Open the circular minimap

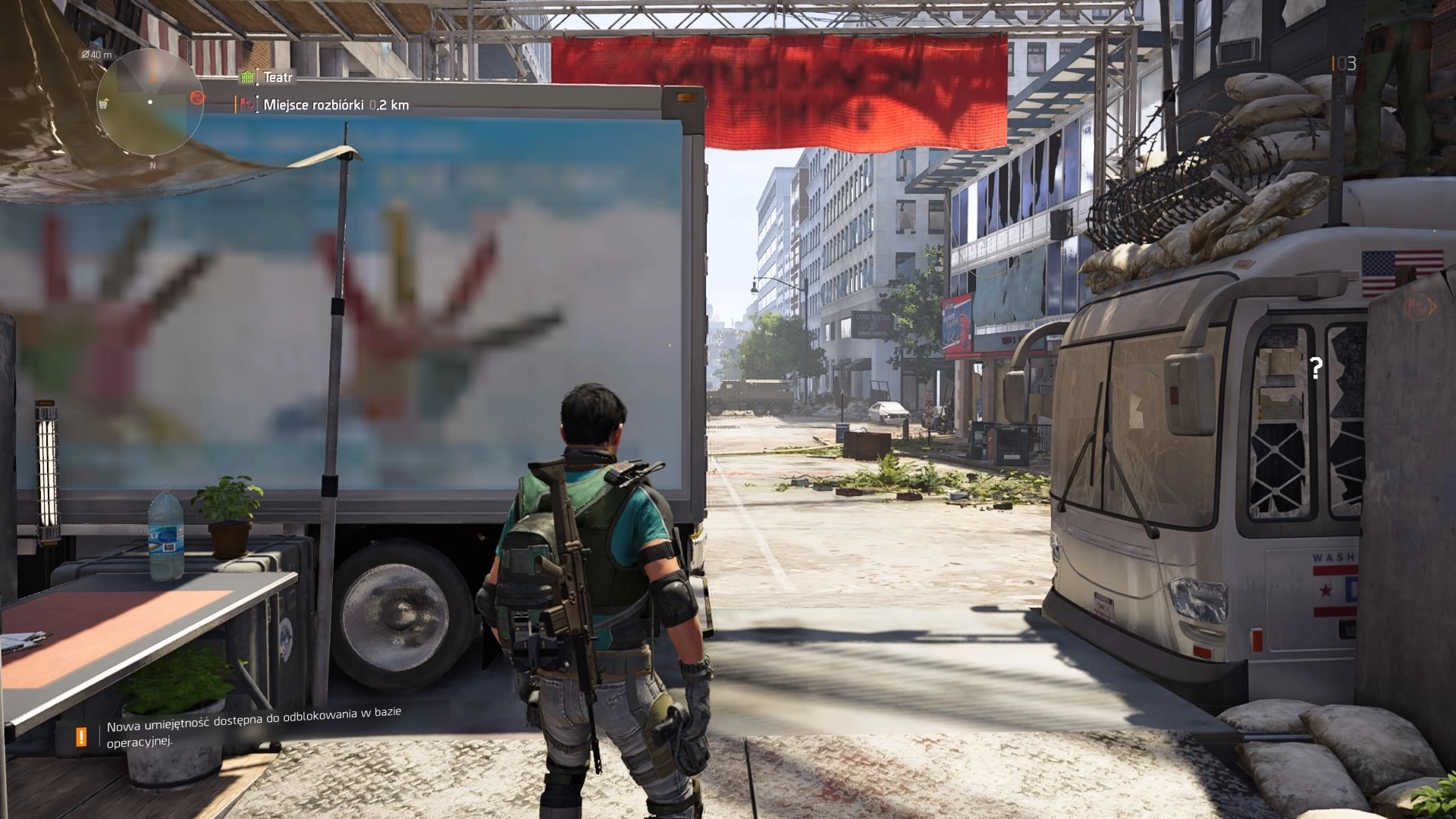tap(151, 102)
